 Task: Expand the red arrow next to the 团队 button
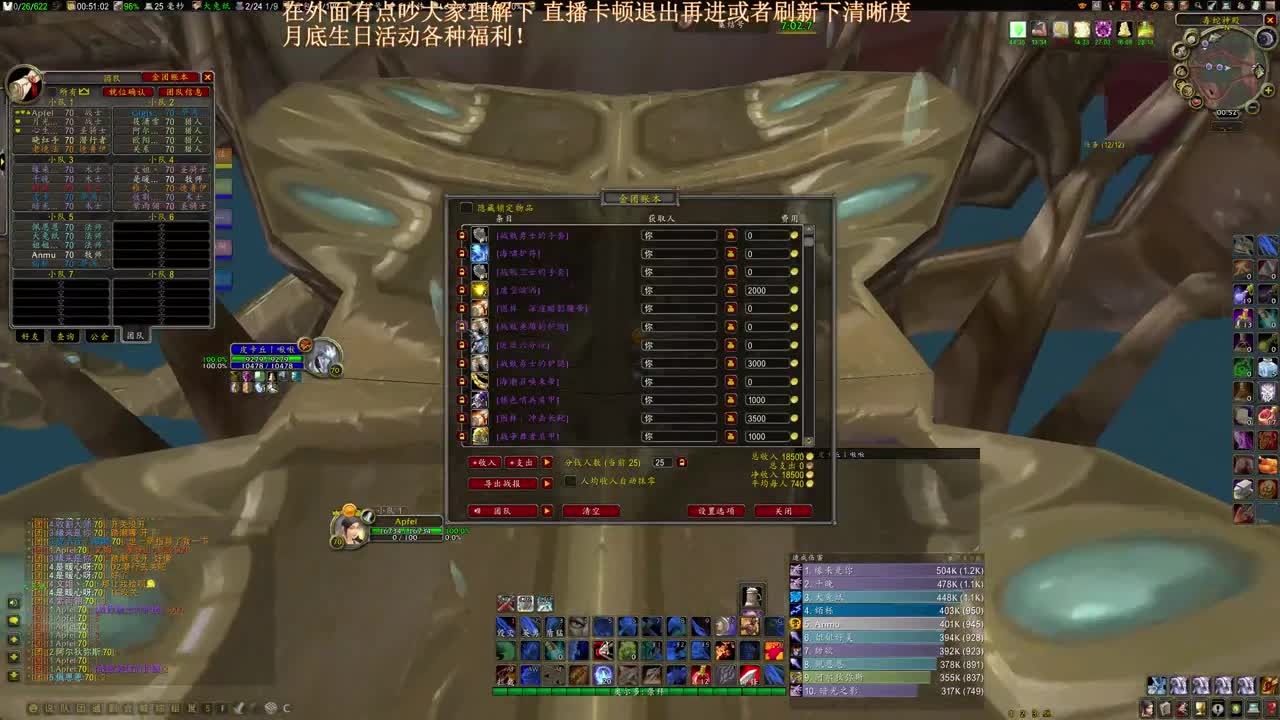click(x=548, y=511)
